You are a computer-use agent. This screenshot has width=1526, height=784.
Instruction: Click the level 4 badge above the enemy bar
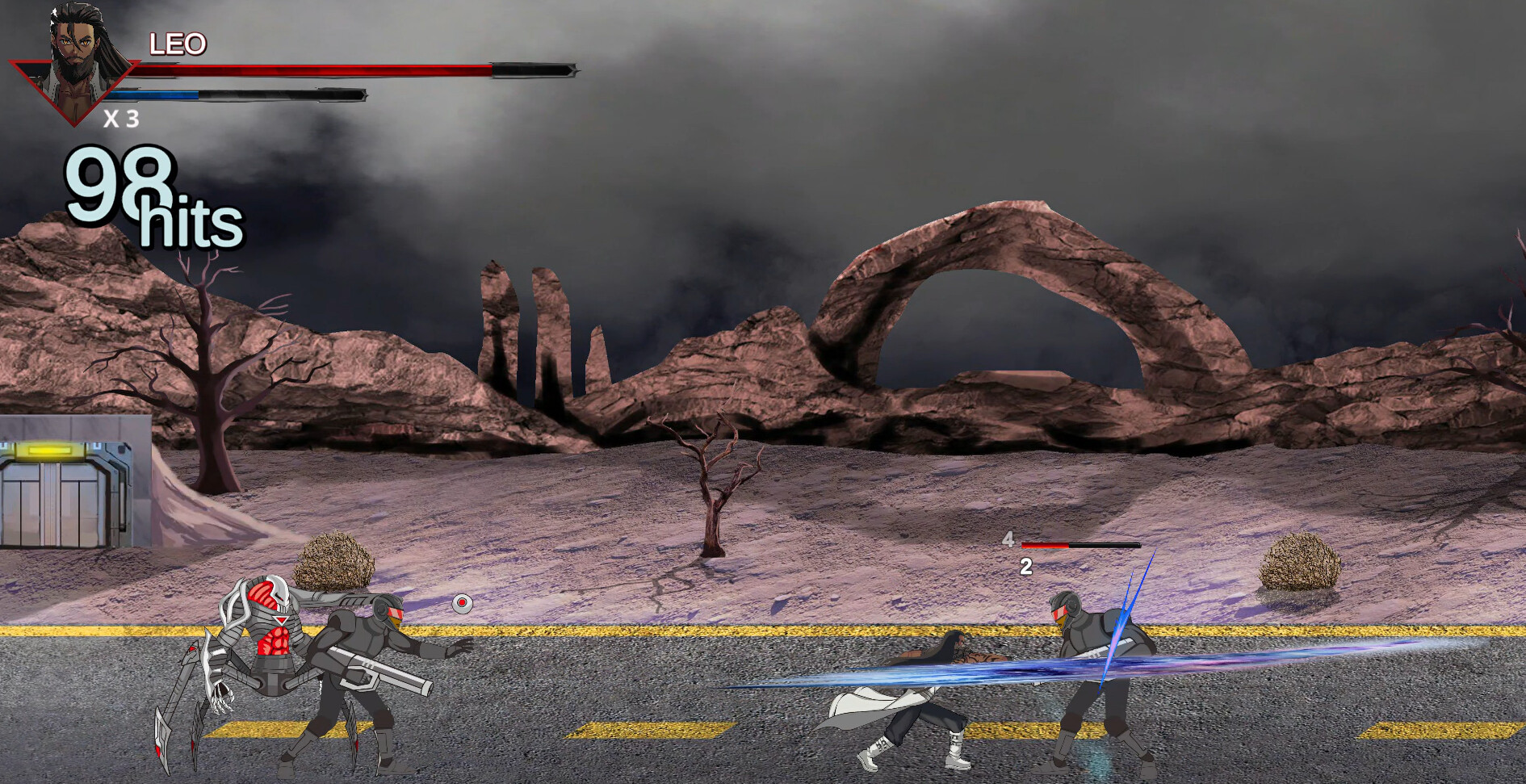[1008, 541]
